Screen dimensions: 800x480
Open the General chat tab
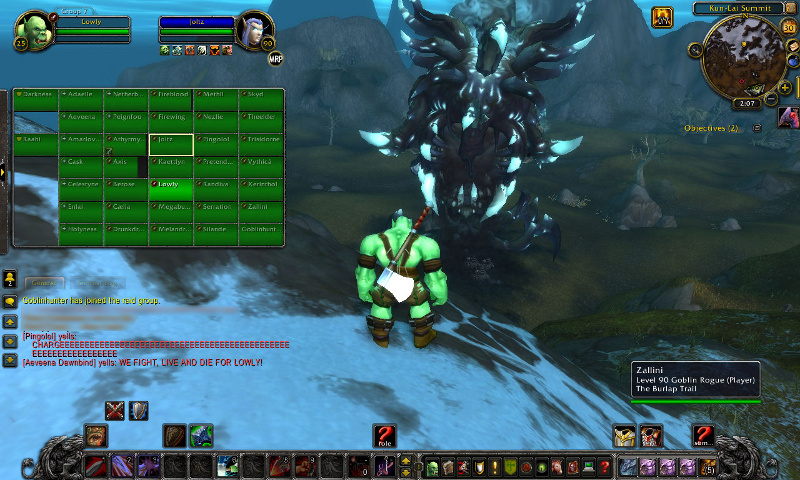coord(46,283)
